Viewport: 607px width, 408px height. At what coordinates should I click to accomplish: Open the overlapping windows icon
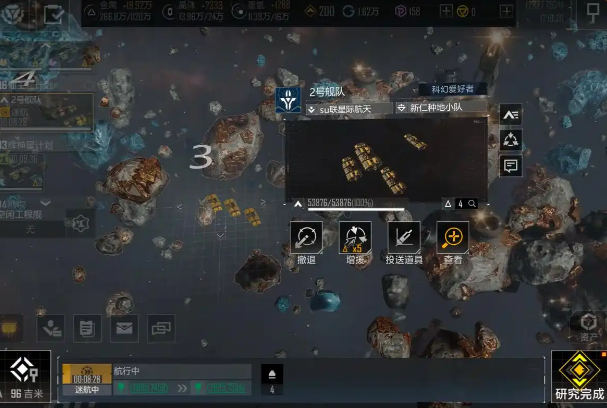[x=161, y=326]
